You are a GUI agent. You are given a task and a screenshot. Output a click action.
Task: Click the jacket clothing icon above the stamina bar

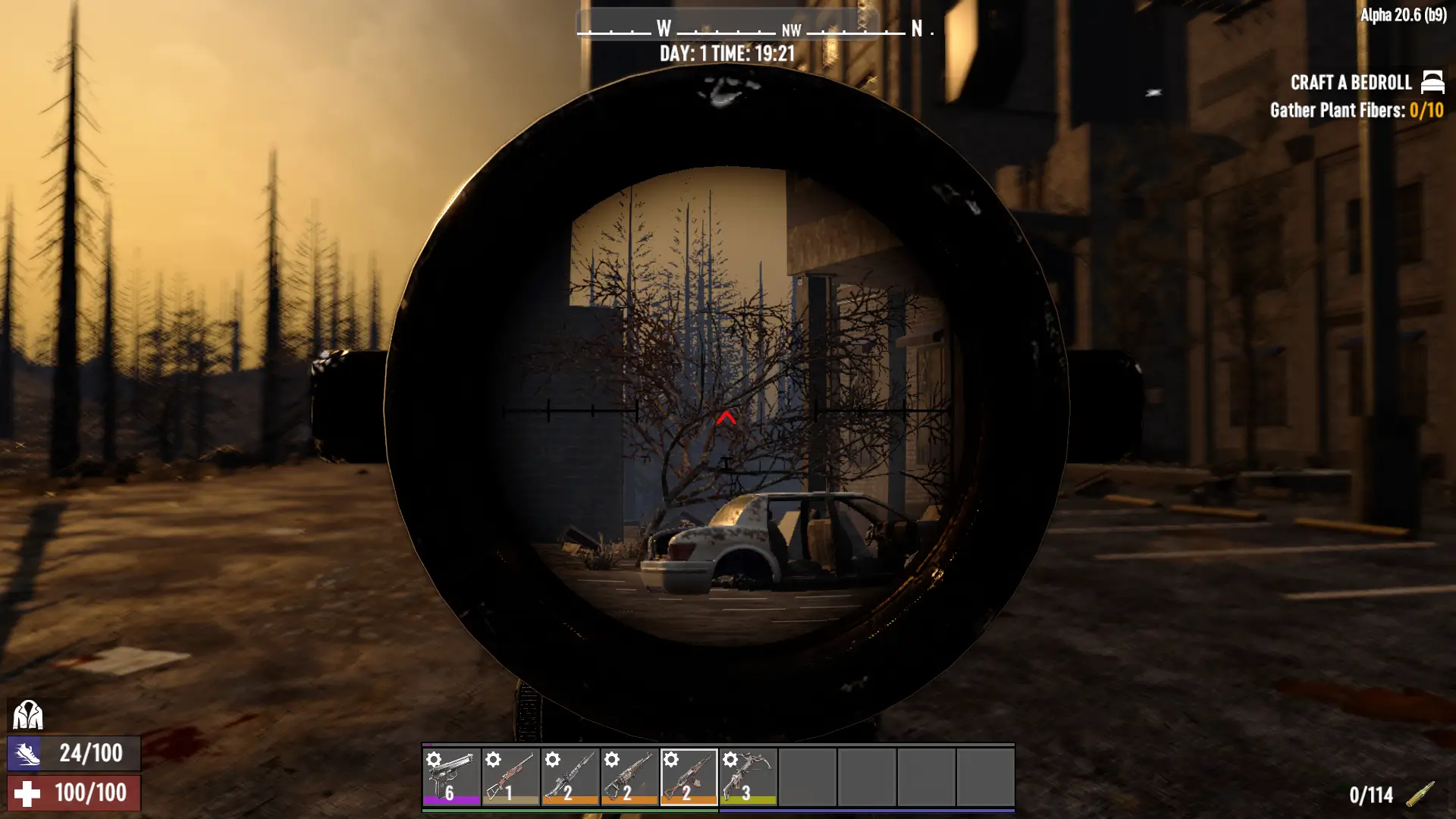pyautogui.click(x=28, y=715)
